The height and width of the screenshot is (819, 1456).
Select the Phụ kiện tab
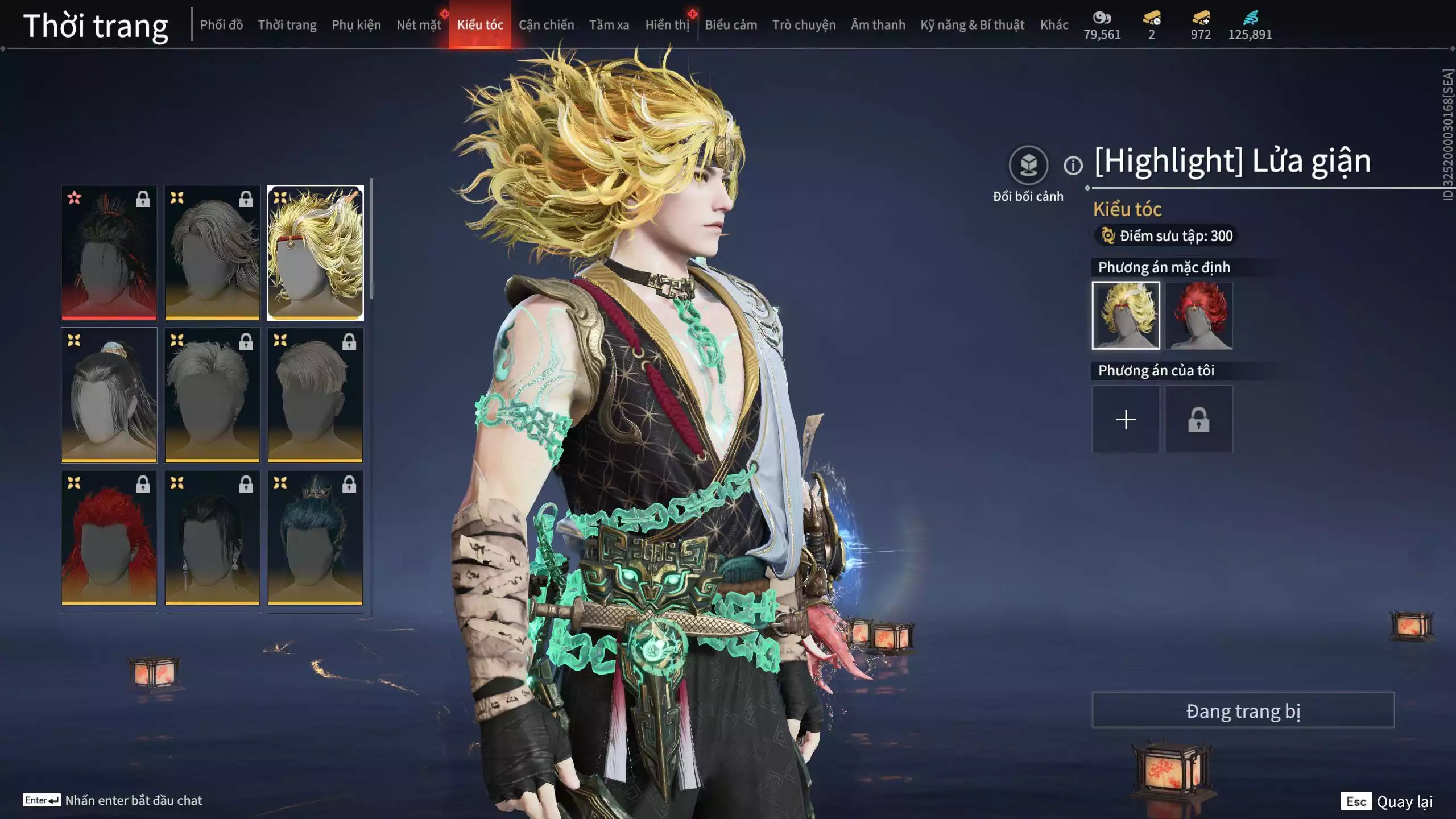356,25
